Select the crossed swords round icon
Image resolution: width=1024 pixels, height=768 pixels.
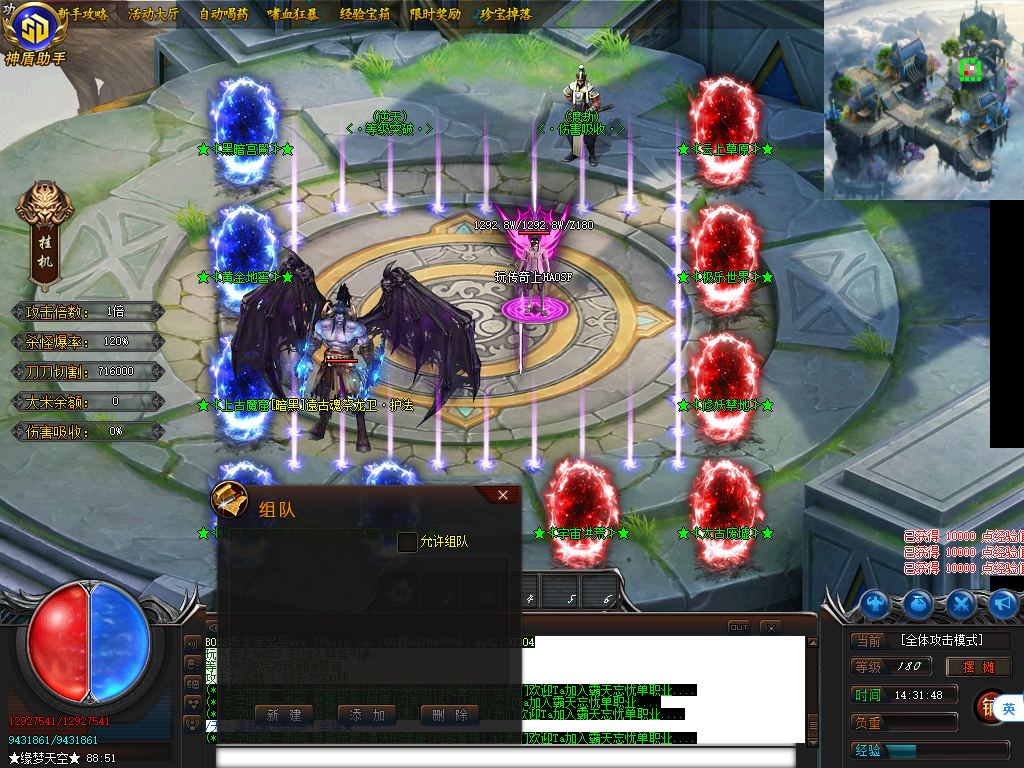point(961,603)
